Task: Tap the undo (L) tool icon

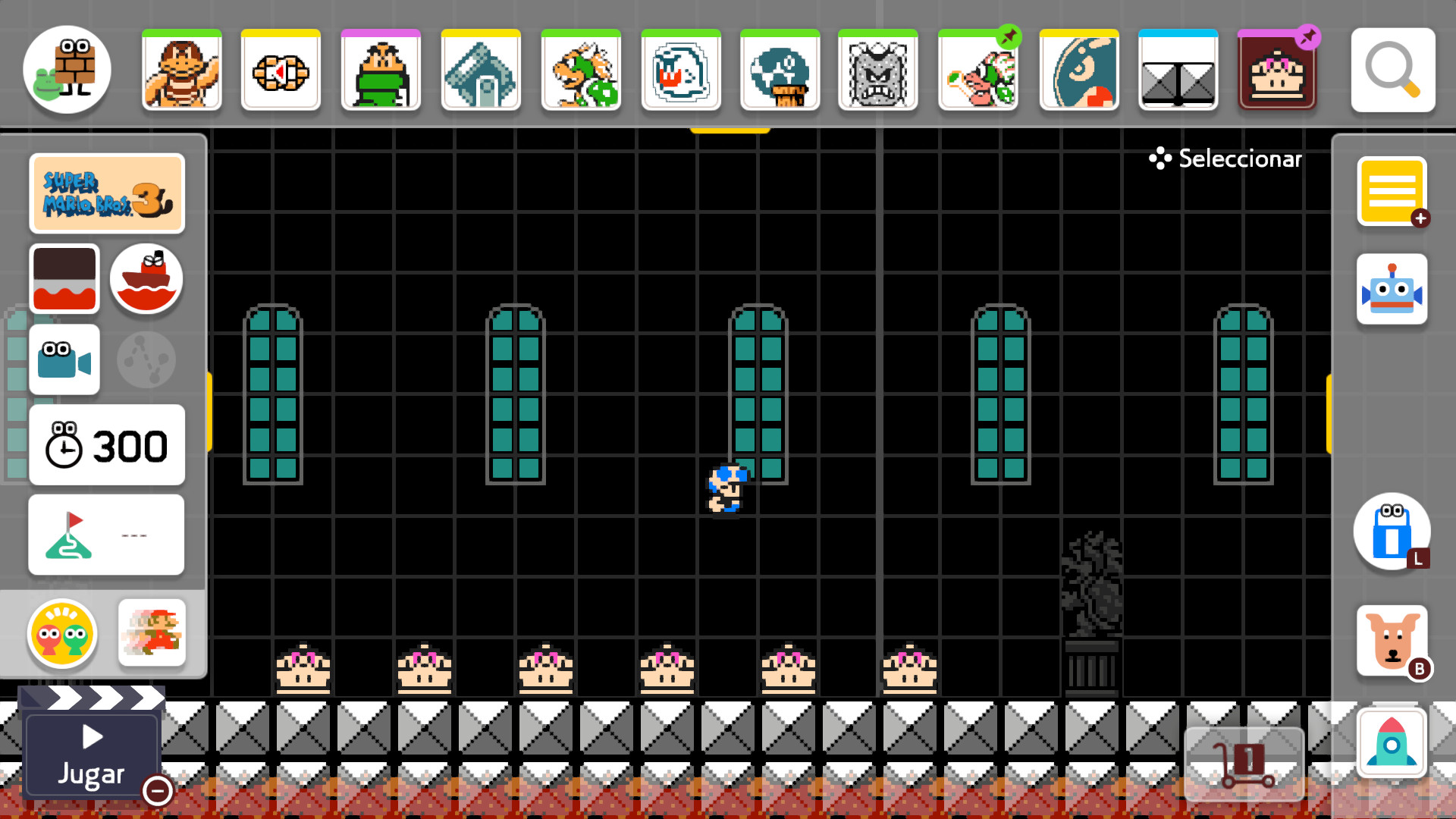Action: 1392,532
